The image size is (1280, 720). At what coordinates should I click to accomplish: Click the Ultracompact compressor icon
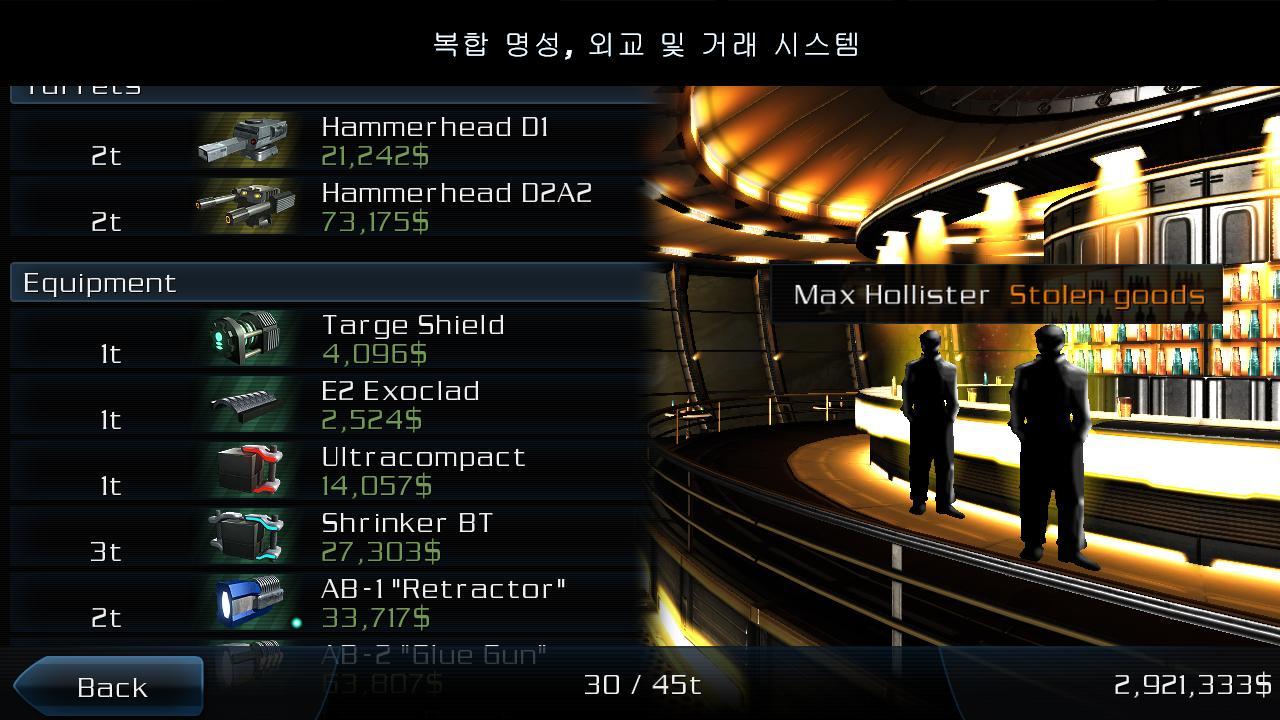[247, 469]
